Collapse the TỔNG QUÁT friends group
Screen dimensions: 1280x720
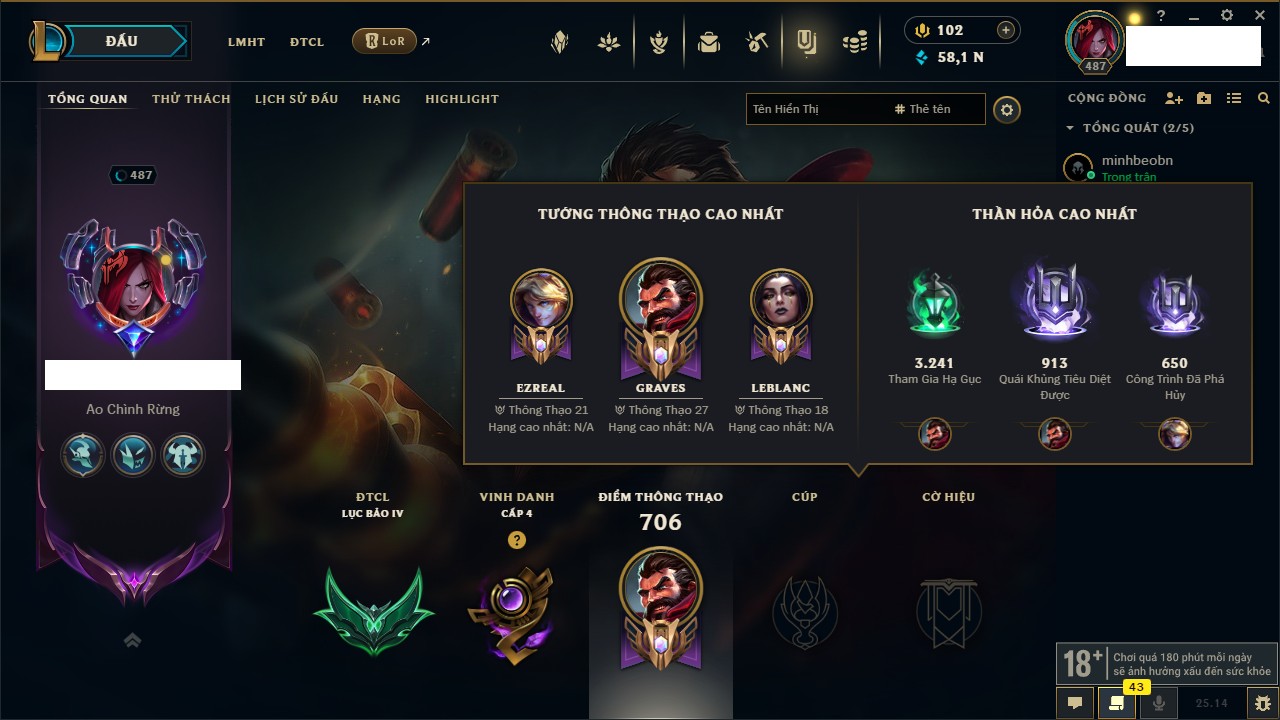(1070, 128)
